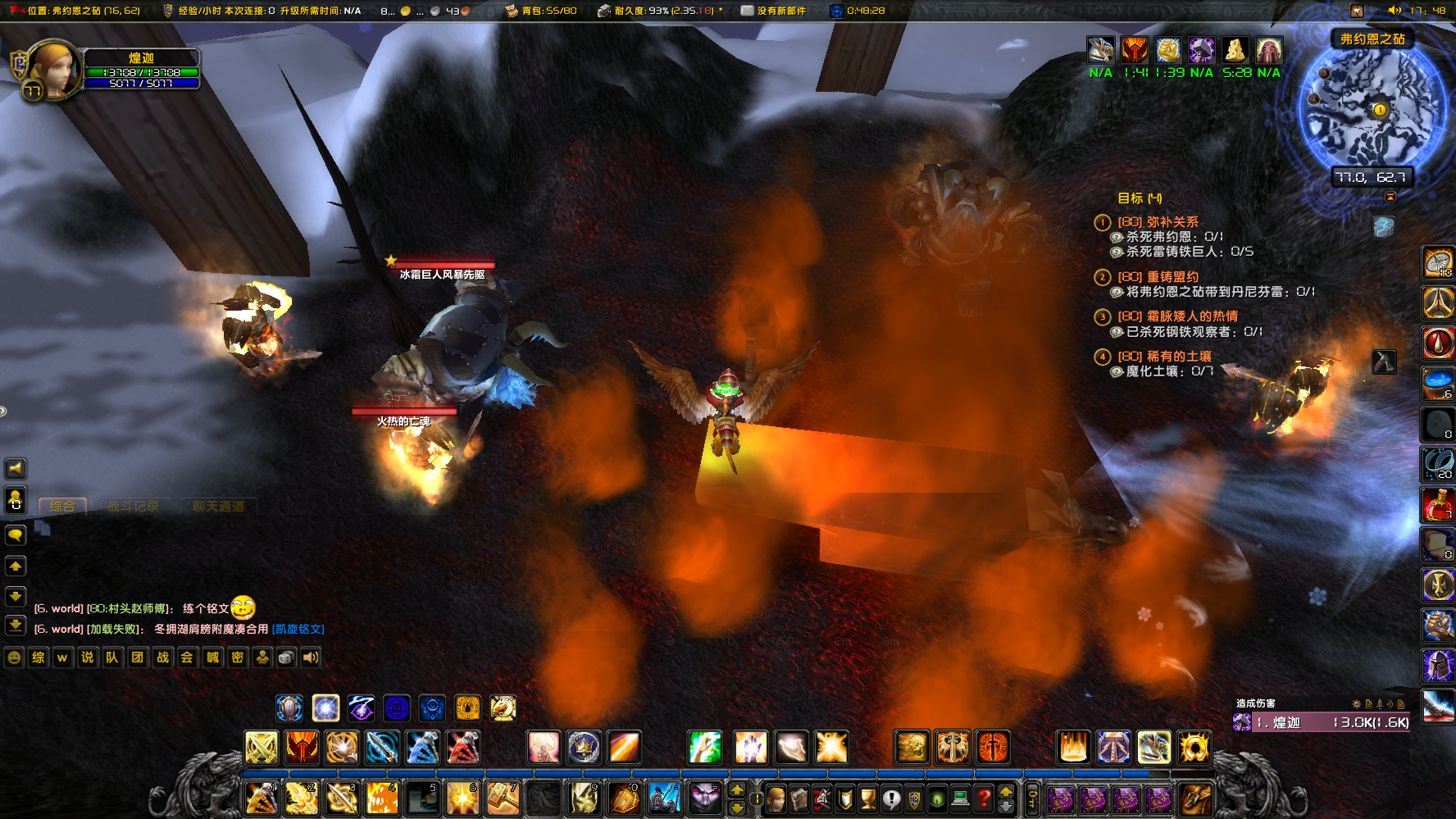Viewport: 1456px width, 819px height.
Task: Open the spellbook from the micro menu
Action: [x=800, y=799]
